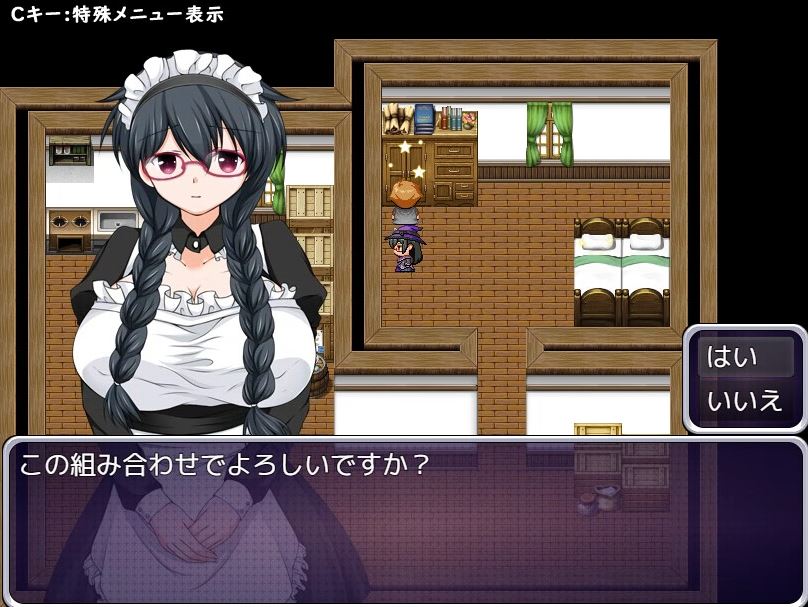Select いいえ to decline

pos(745,402)
